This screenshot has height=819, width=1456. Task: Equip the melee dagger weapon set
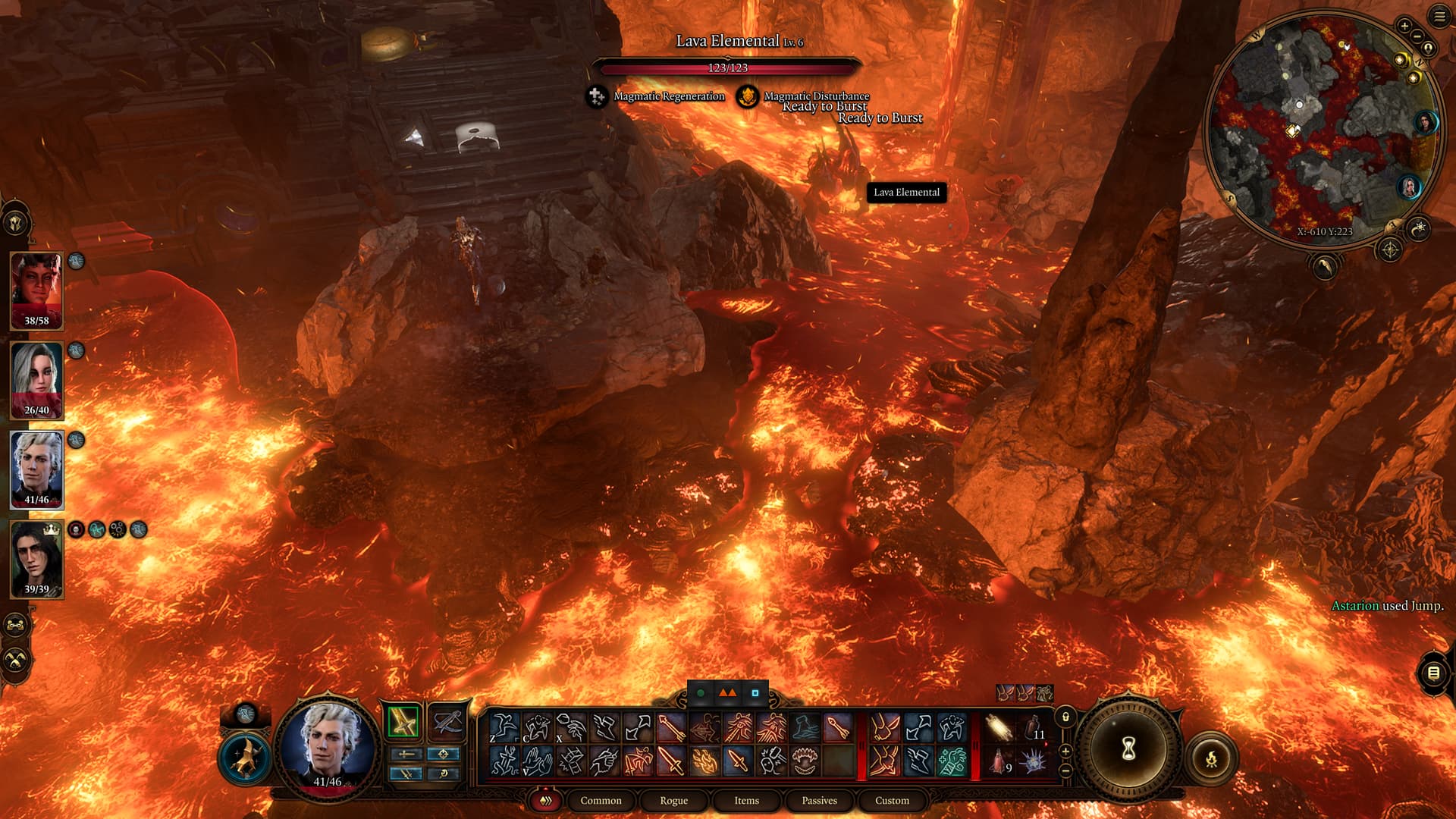[403, 721]
